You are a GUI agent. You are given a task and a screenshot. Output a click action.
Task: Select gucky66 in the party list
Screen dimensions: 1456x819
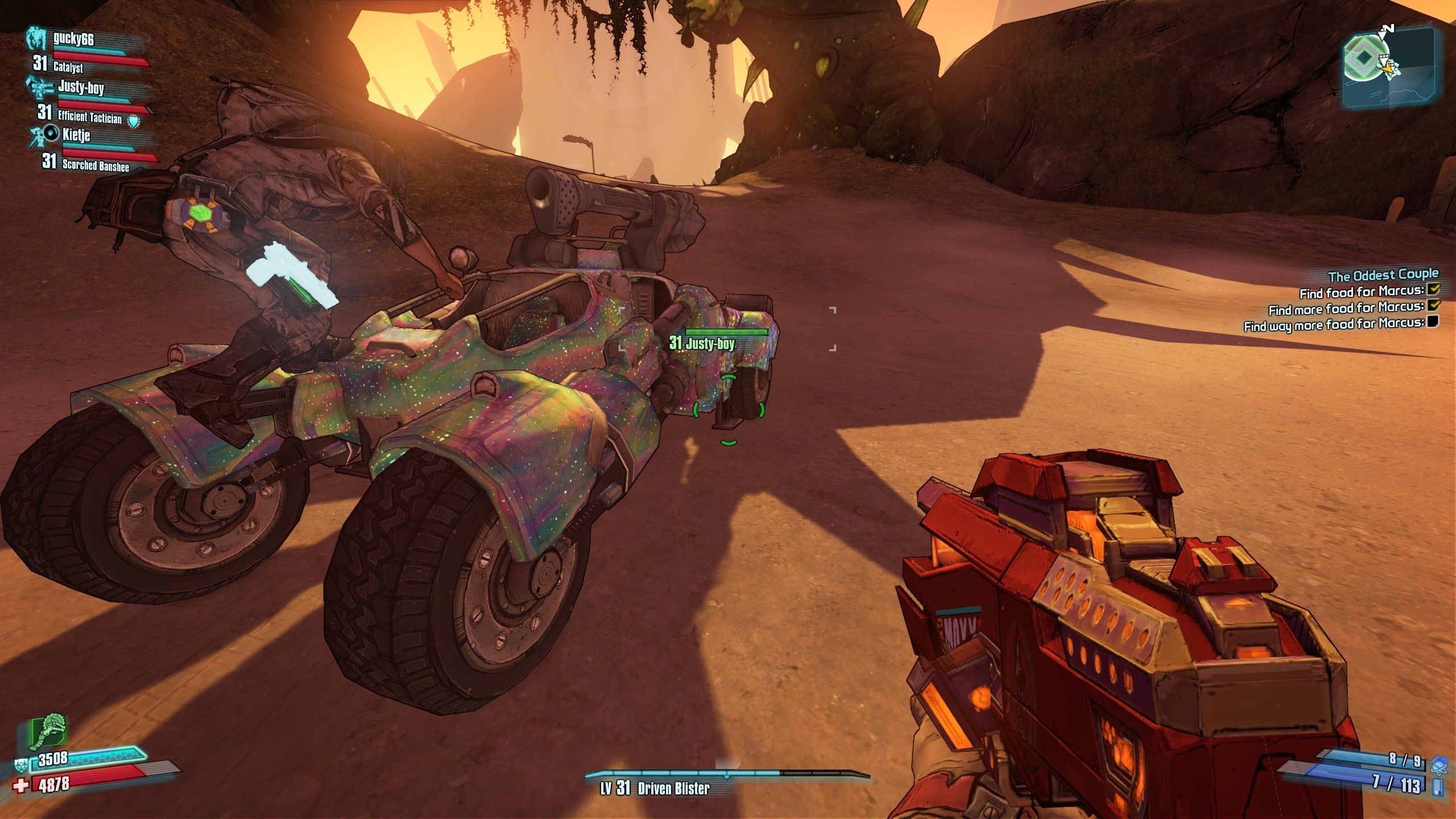click(73, 39)
